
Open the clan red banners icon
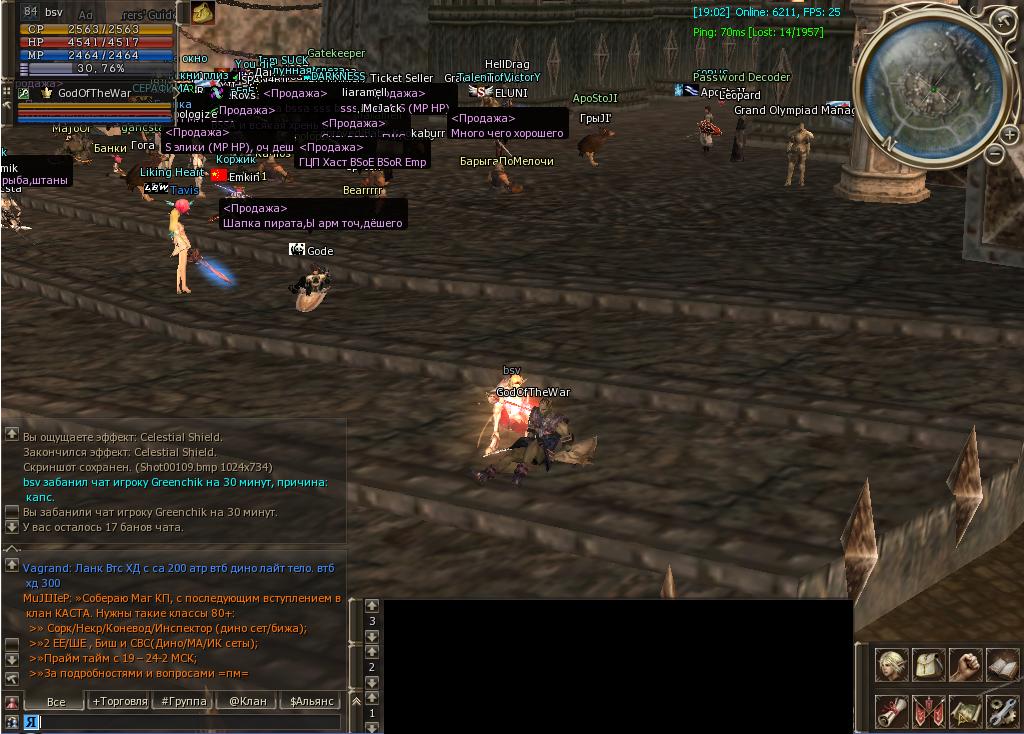click(929, 711)
